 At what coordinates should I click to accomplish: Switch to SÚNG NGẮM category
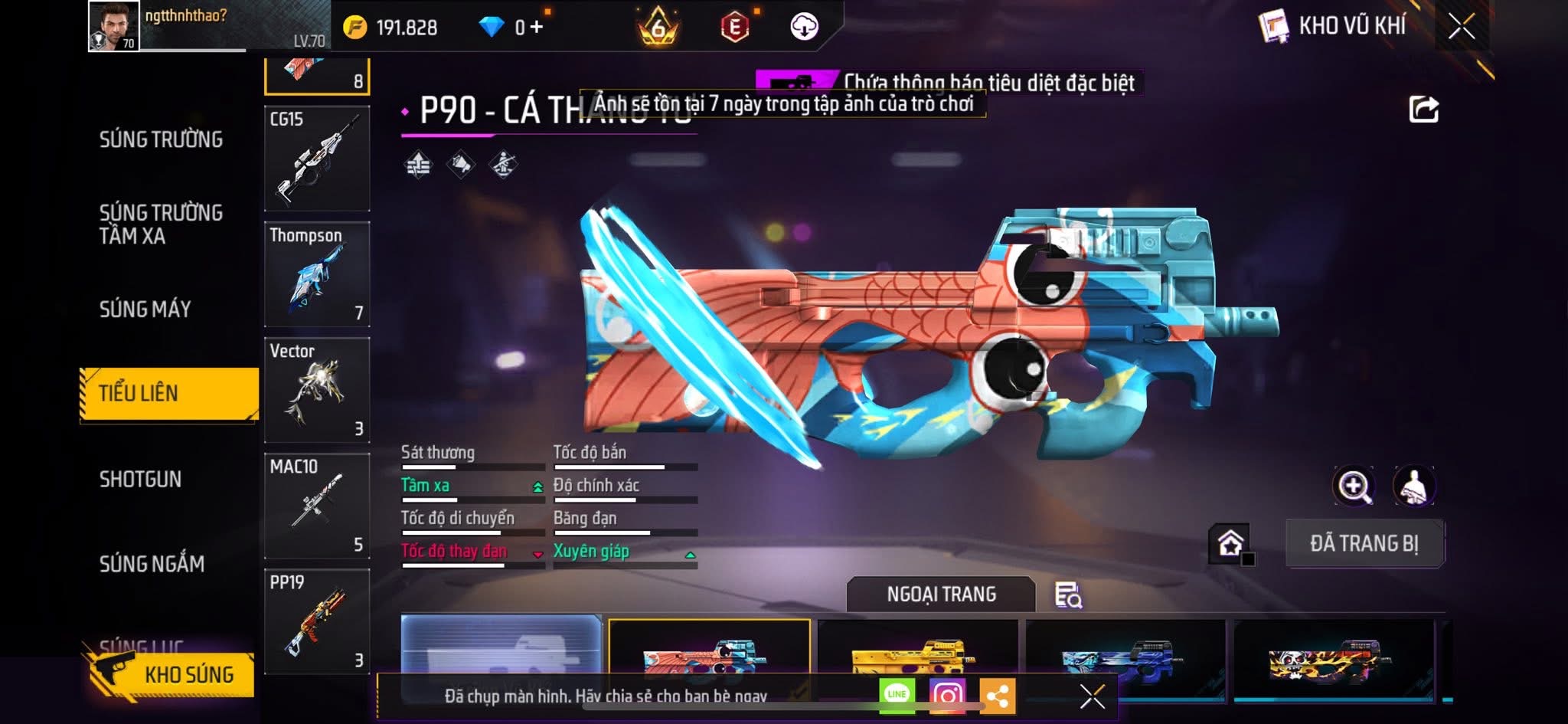click(152, 564)
